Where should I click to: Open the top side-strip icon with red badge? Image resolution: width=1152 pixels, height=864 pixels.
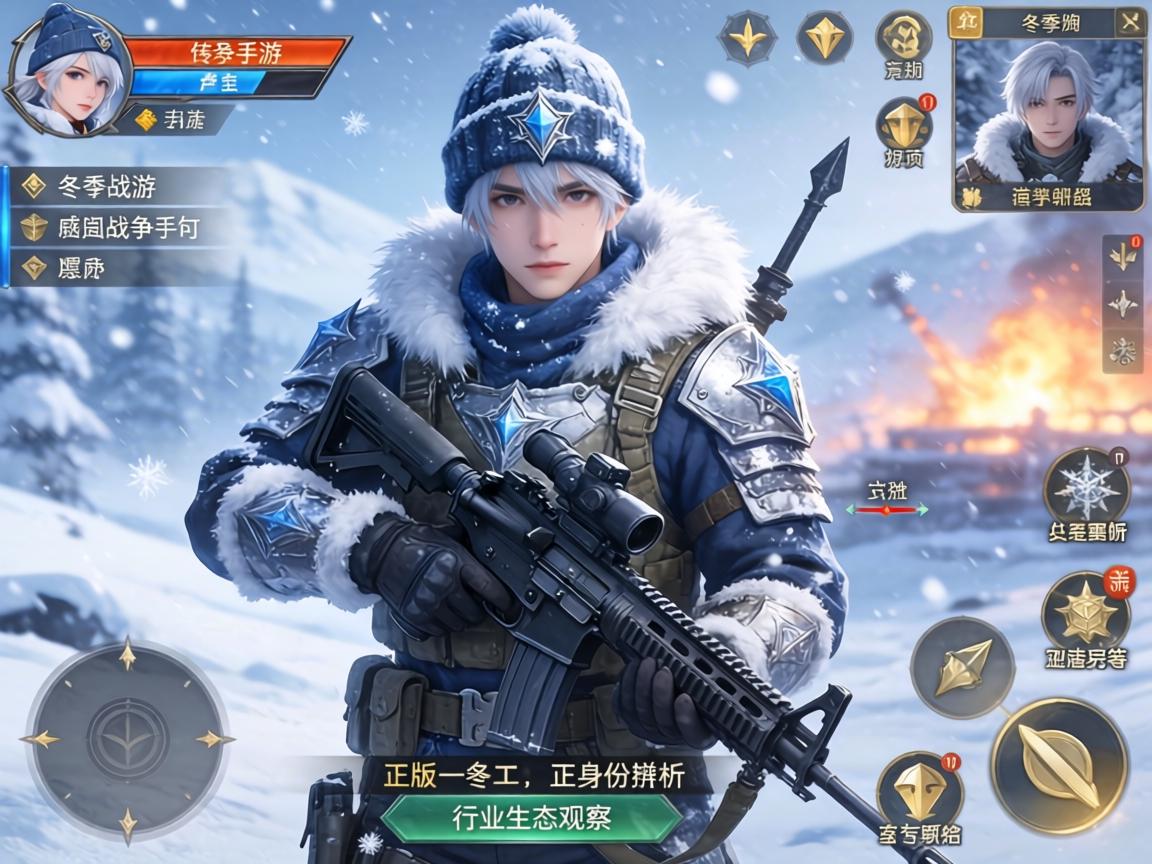pos(1123,255)
